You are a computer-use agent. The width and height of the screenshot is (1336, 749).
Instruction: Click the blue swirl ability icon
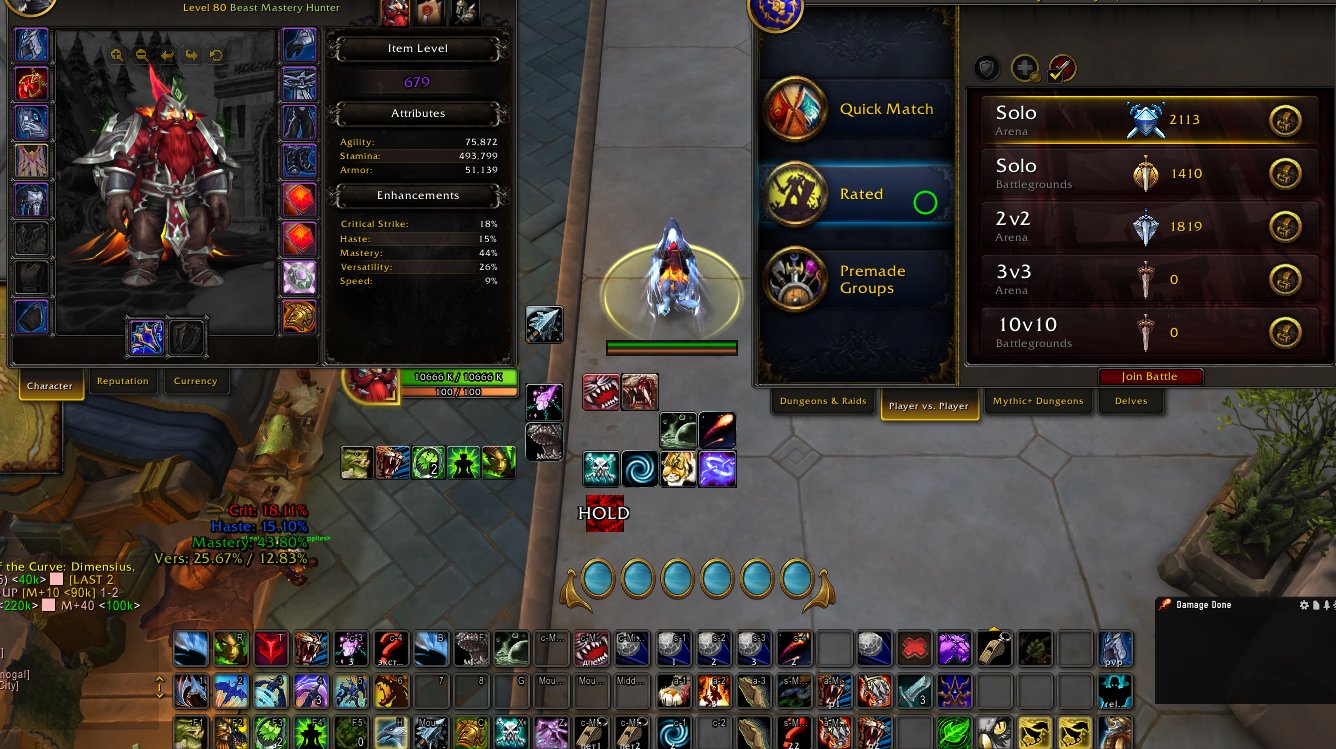640,467
